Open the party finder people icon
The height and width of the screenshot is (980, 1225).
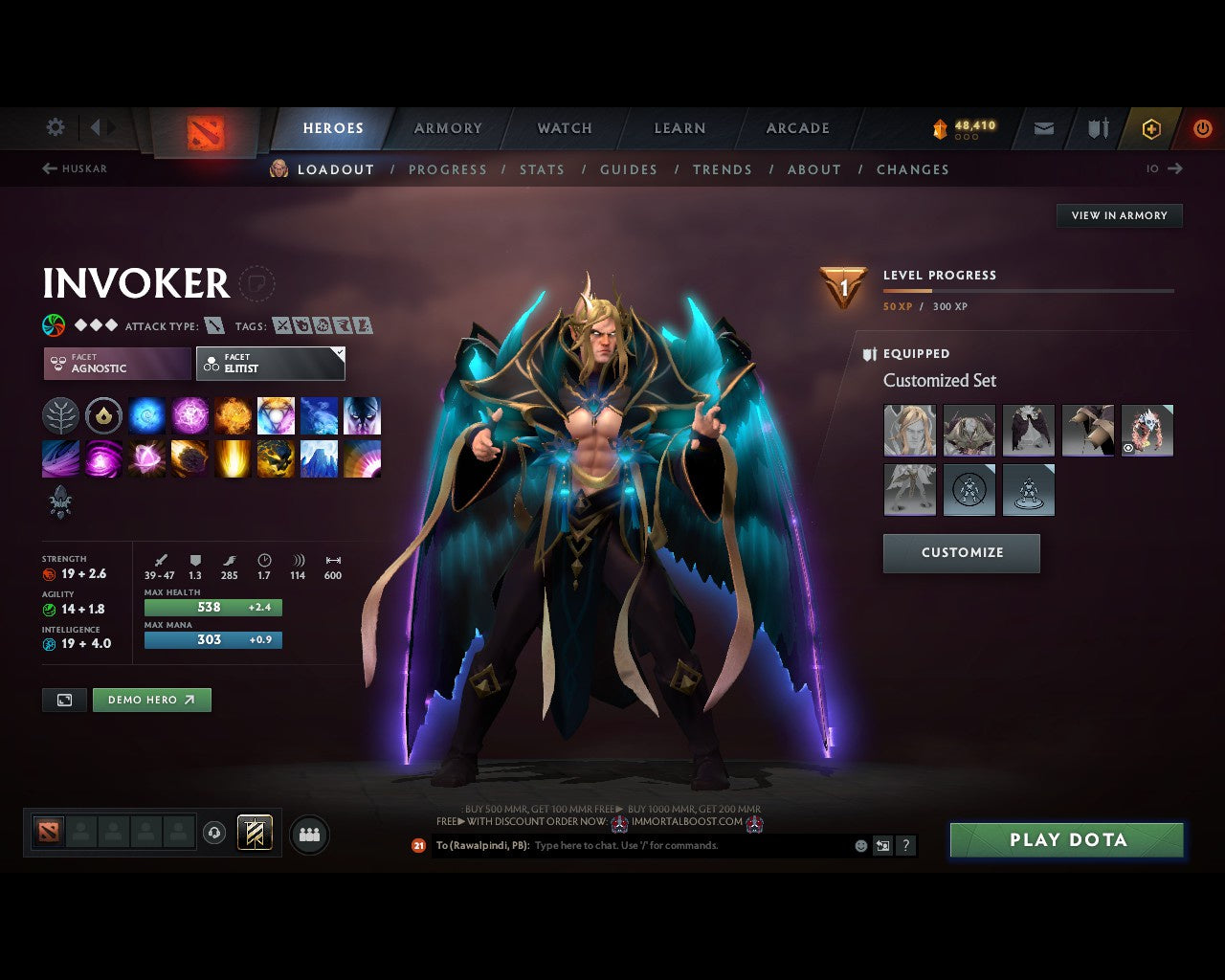(x=308, y=833)
